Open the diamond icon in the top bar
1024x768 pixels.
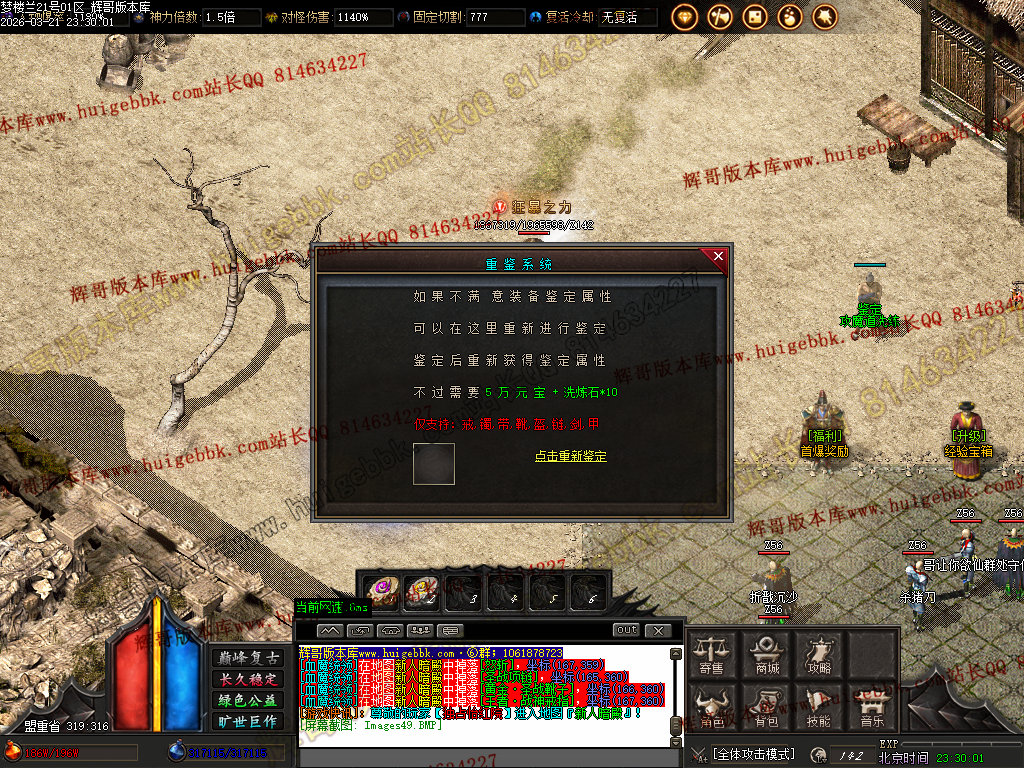[684, 16]
